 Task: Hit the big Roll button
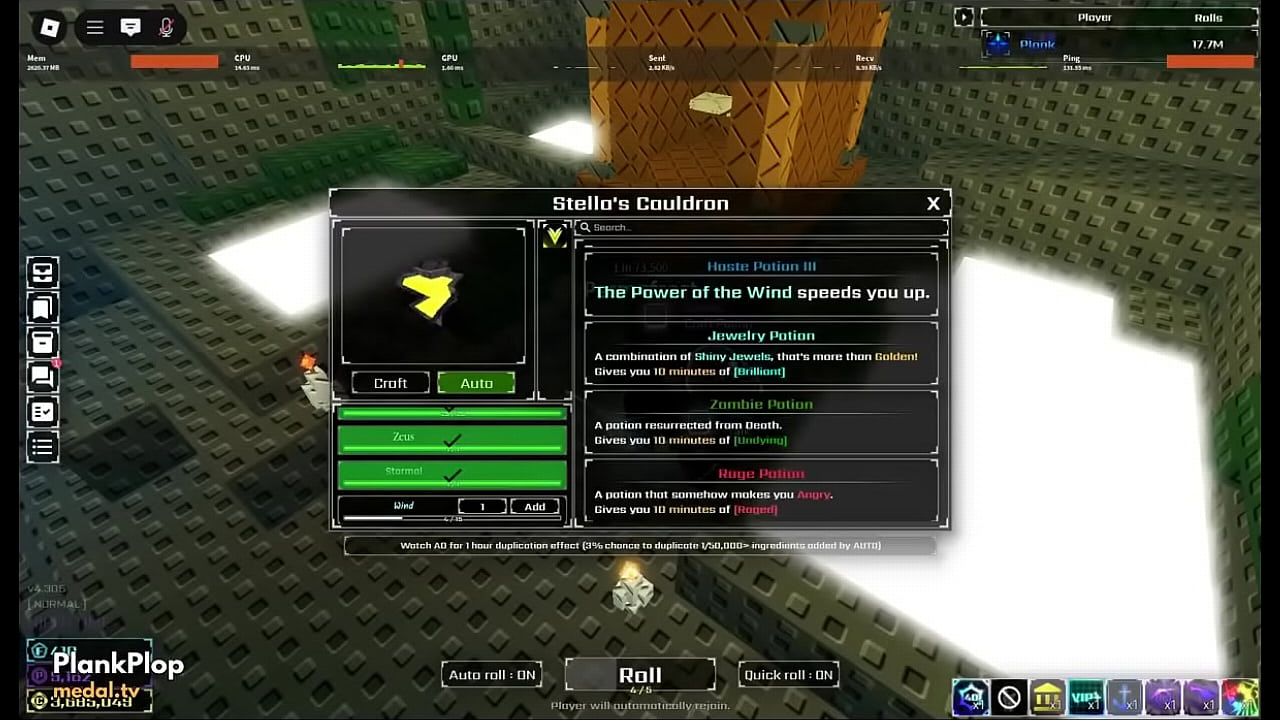640,675
